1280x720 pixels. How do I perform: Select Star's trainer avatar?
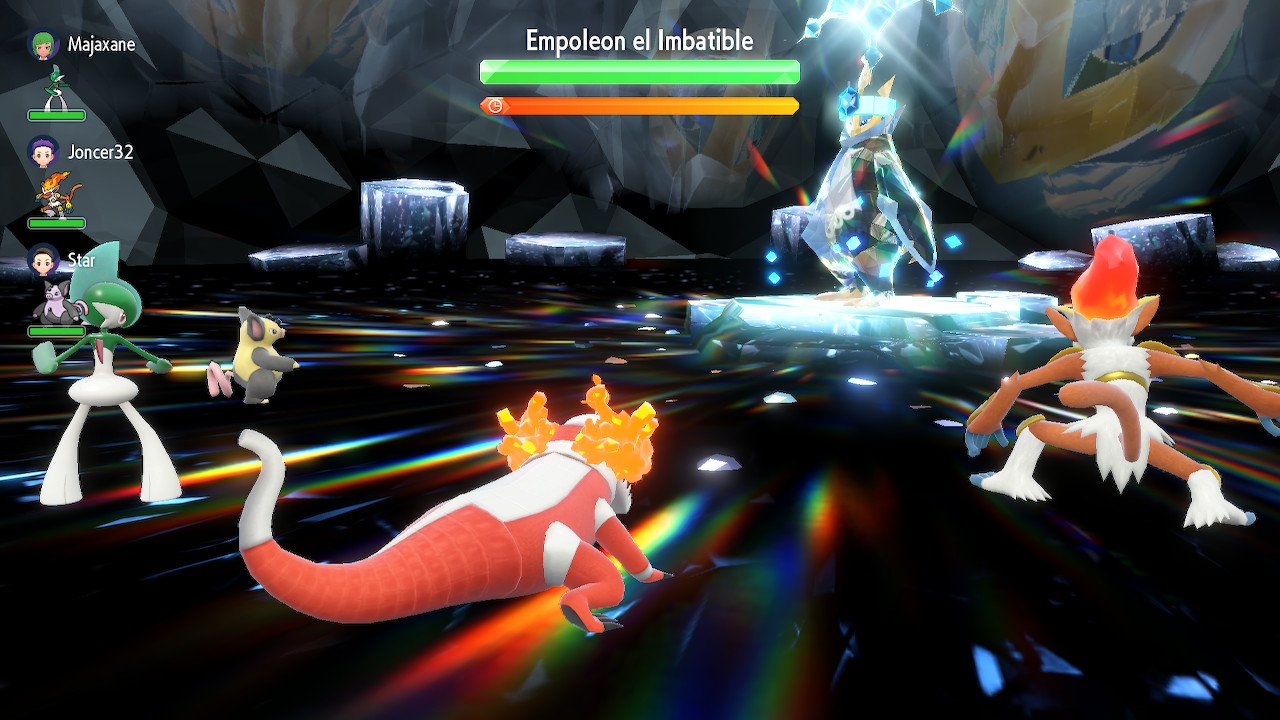pos(44,260)
